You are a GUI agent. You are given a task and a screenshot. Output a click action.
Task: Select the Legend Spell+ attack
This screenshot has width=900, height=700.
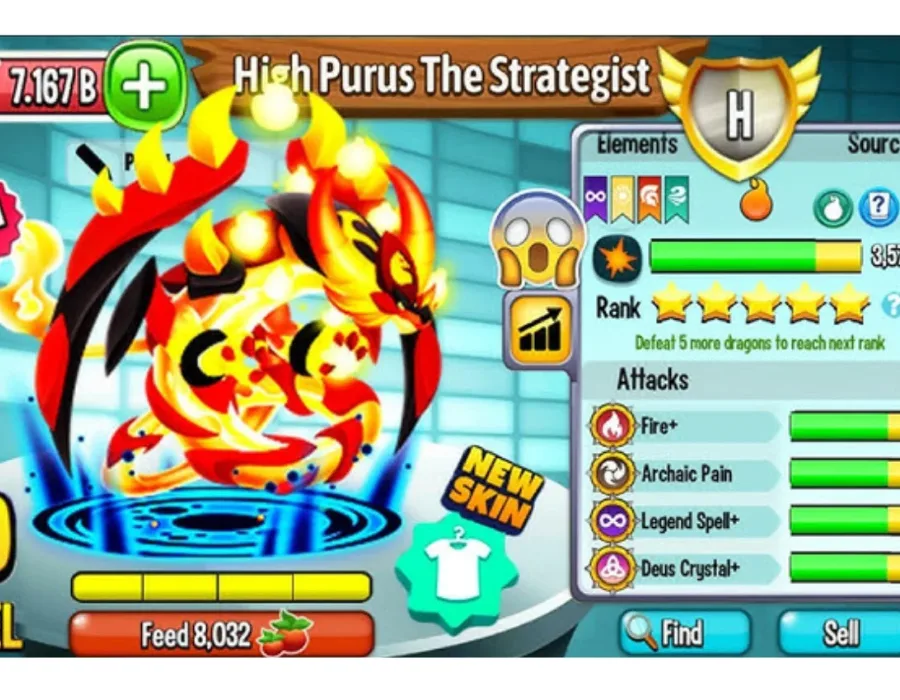click(684, 521)
